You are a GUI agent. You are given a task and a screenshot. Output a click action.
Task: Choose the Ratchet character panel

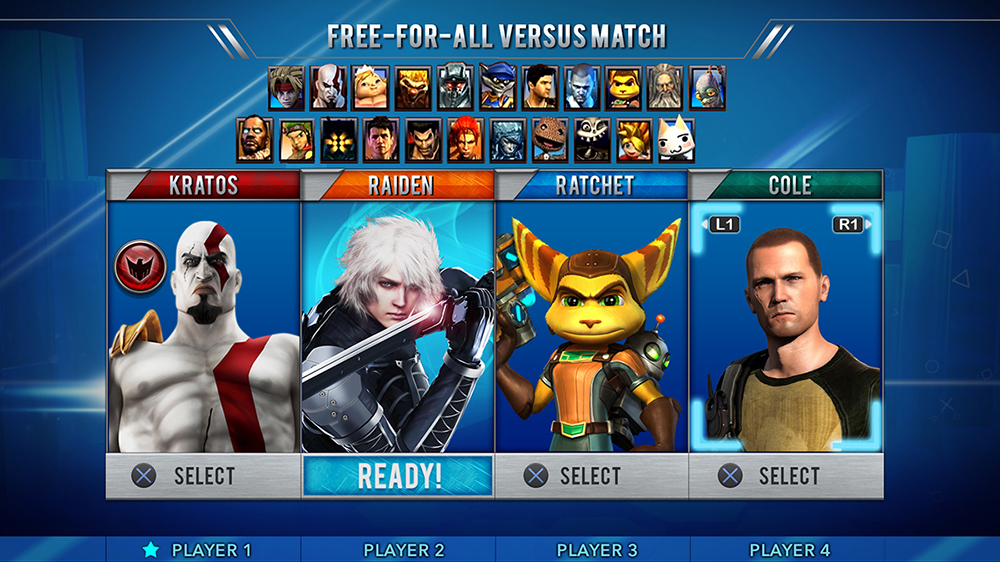591,330
